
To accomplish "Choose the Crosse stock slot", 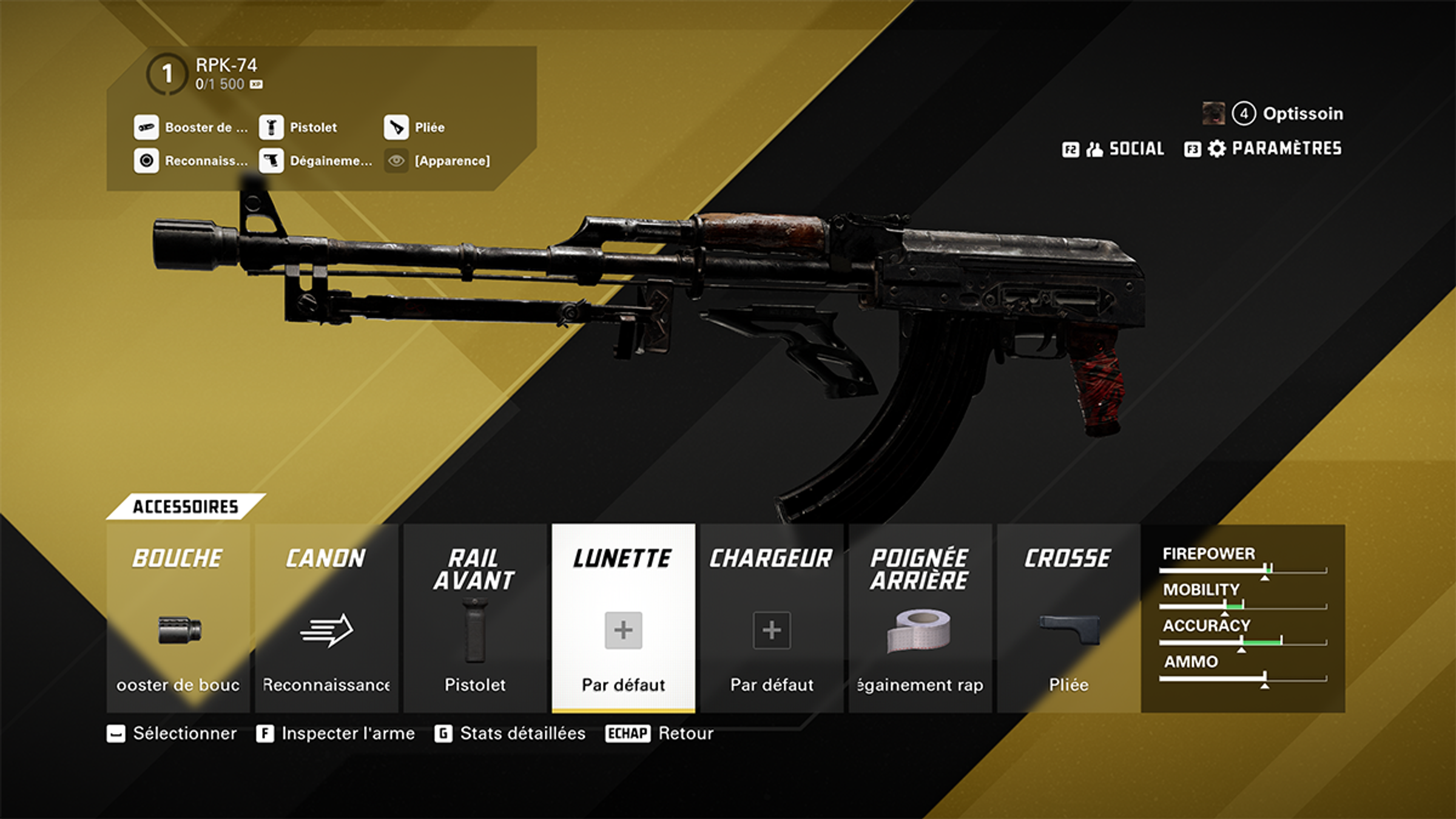I will point(1068,618).
